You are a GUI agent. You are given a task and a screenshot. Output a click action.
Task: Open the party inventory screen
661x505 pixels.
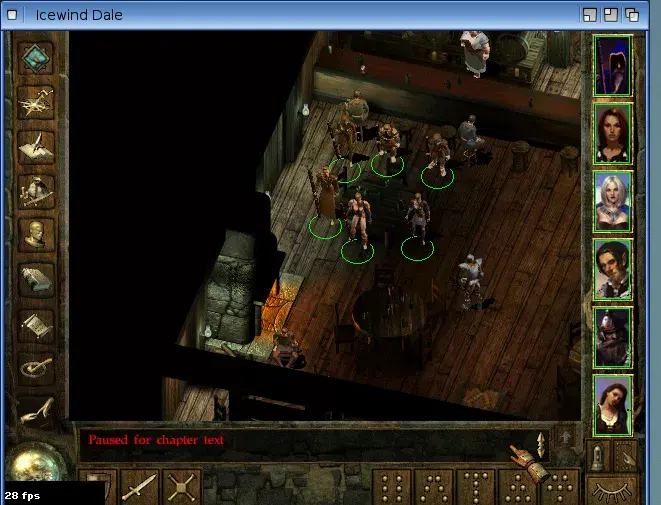click(x=37, y=189)
